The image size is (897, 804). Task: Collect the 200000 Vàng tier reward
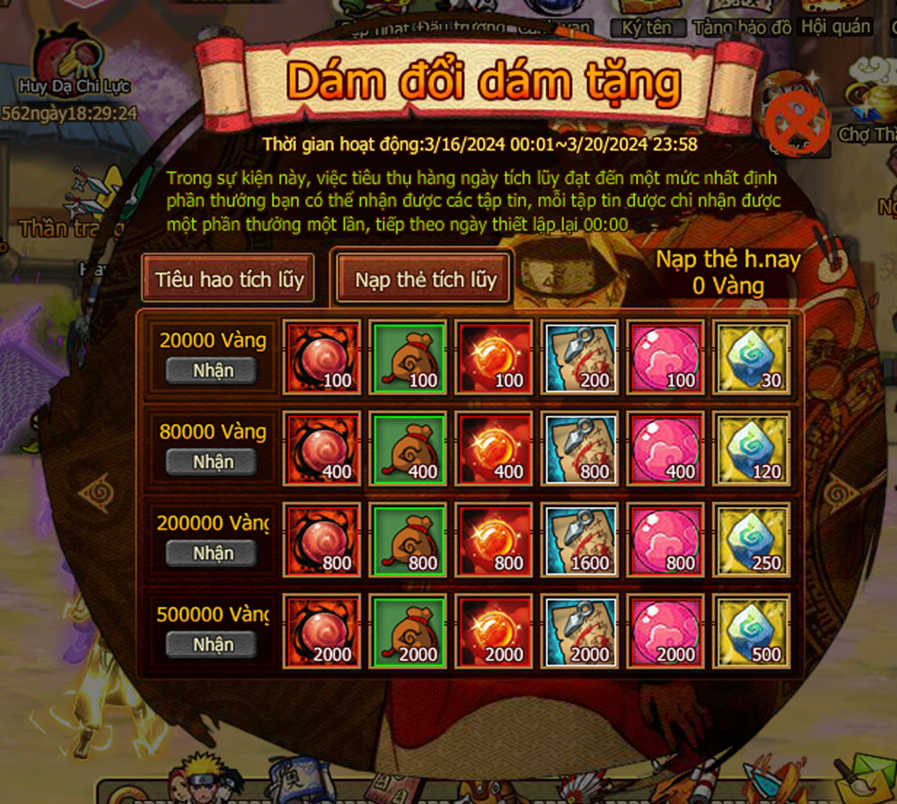(211, 553)
